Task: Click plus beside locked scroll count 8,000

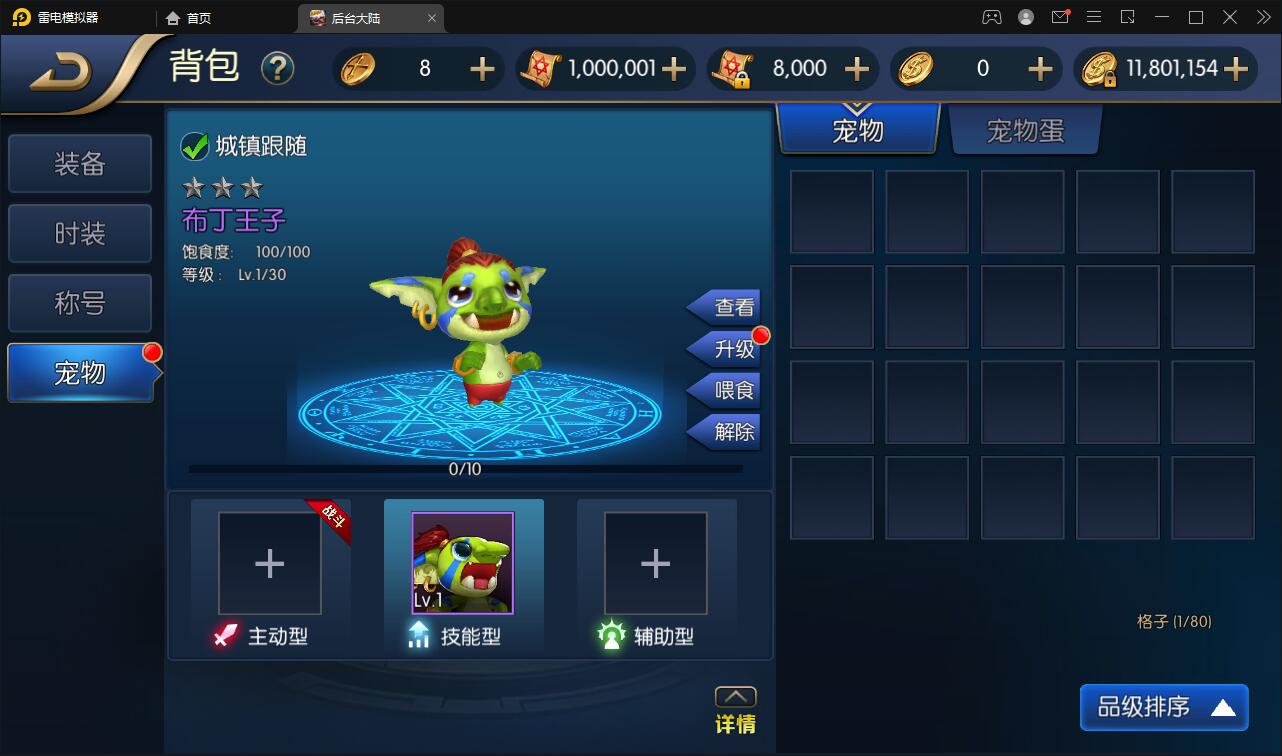Action: (x=856, y=68)
